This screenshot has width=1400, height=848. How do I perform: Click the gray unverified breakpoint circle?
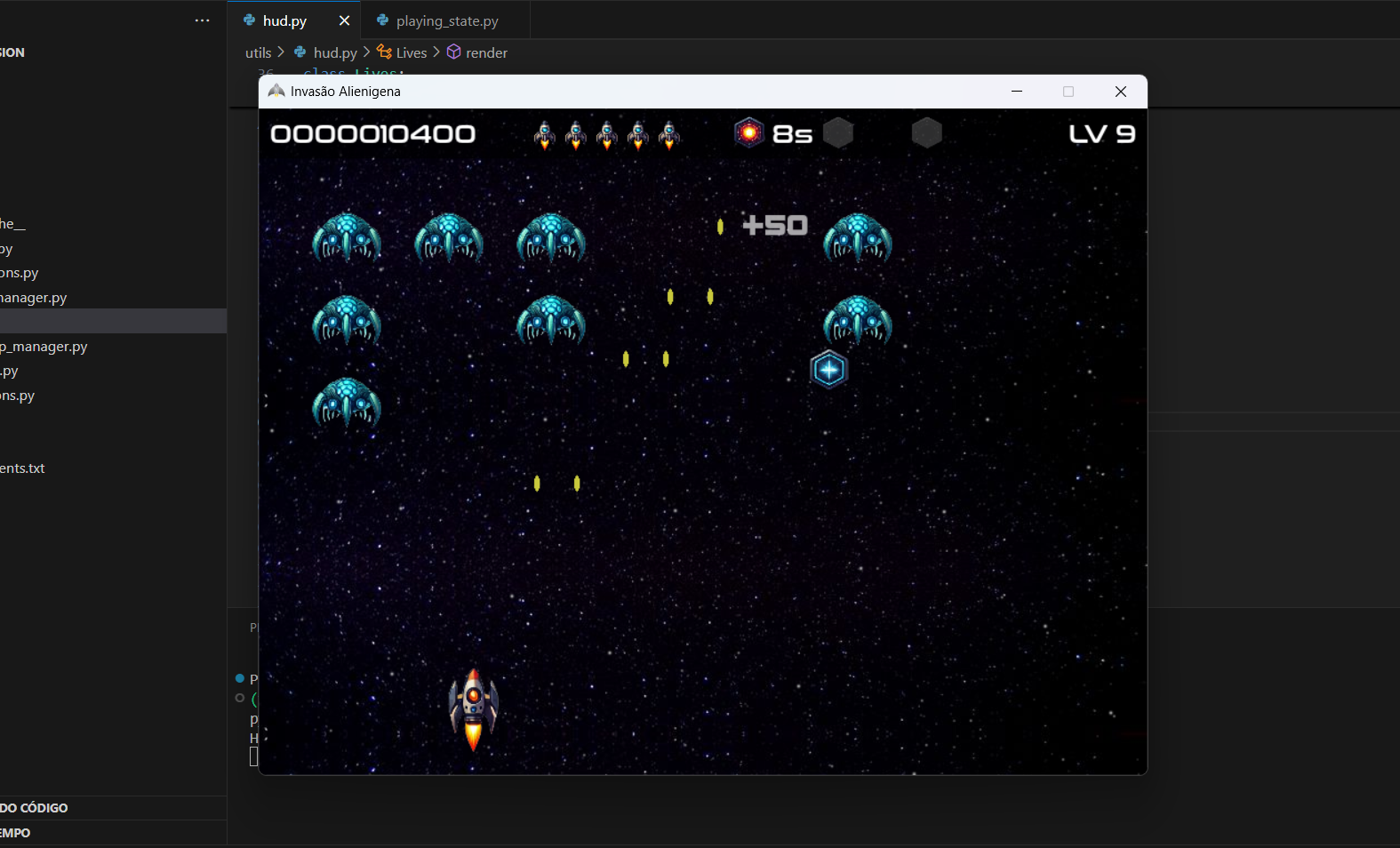(240, 699)
